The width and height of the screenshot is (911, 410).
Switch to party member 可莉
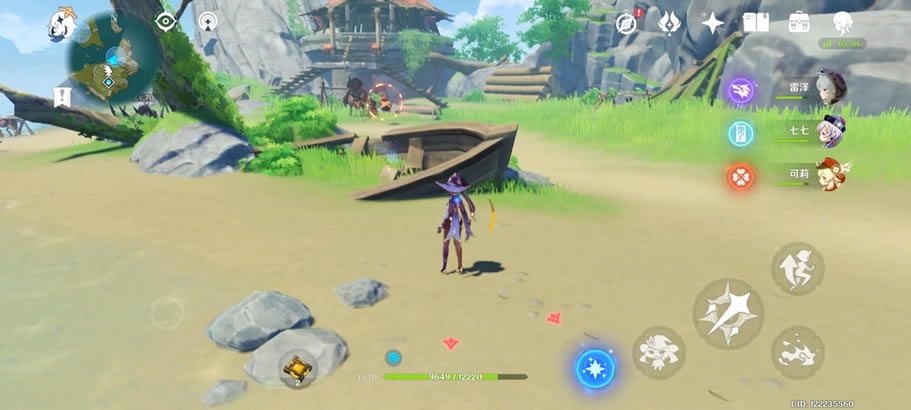(829, 174)
